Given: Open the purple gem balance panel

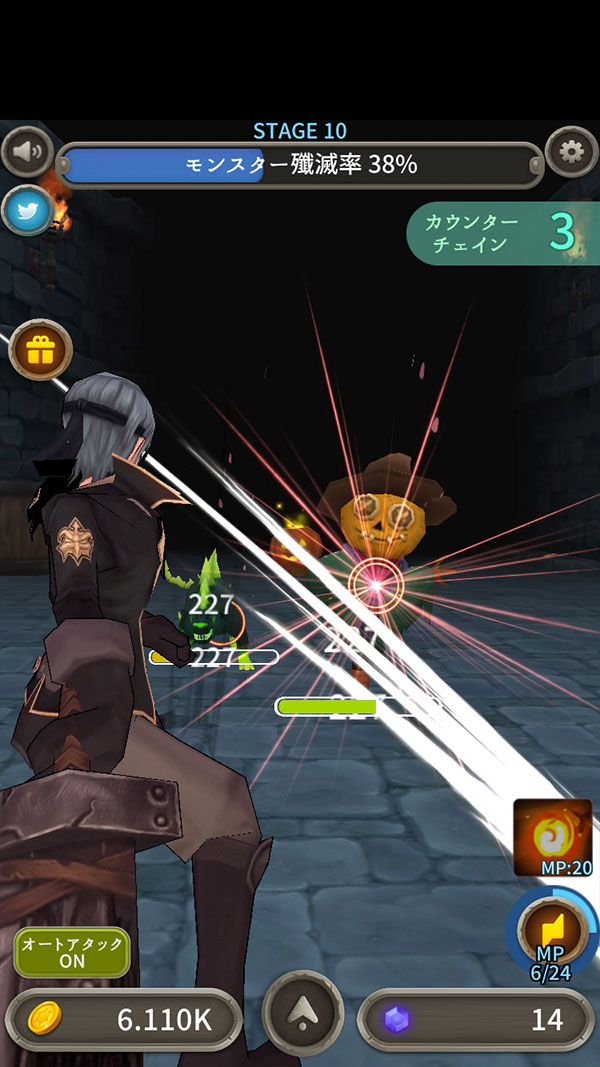Looking at the screenshot, I should 476,1019.
